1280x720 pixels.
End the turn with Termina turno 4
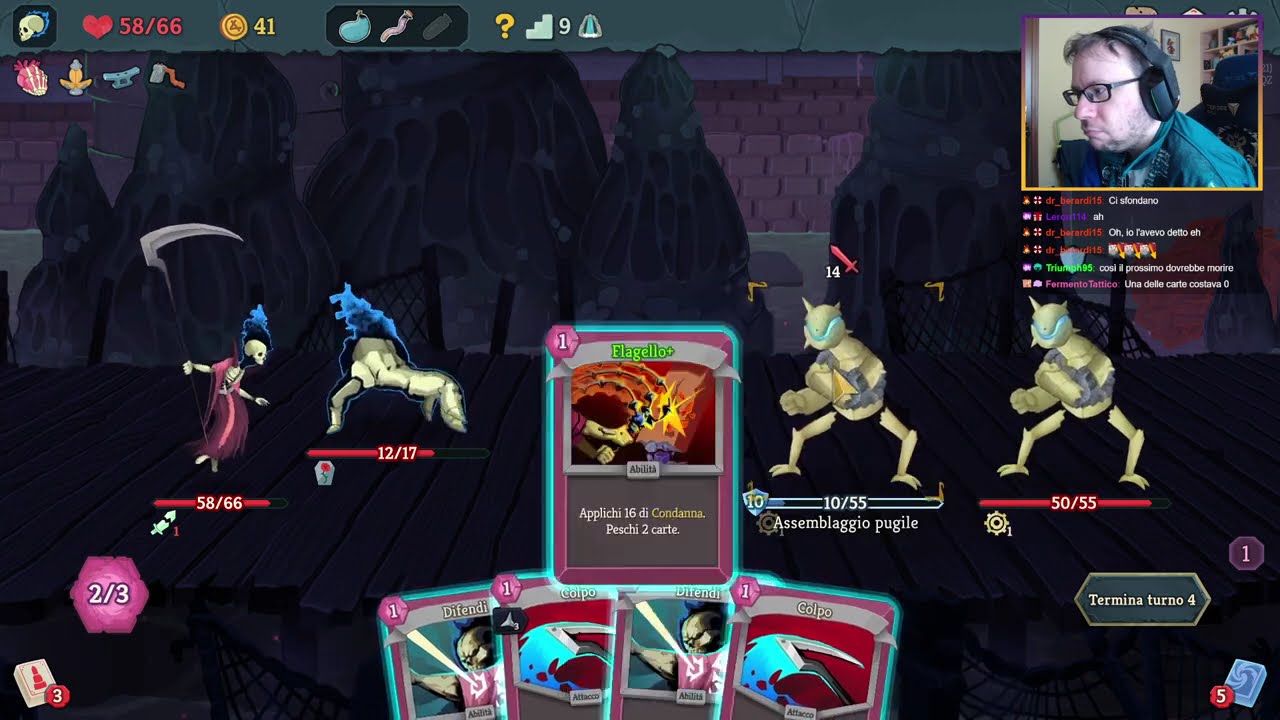(x=1141, y=600)
